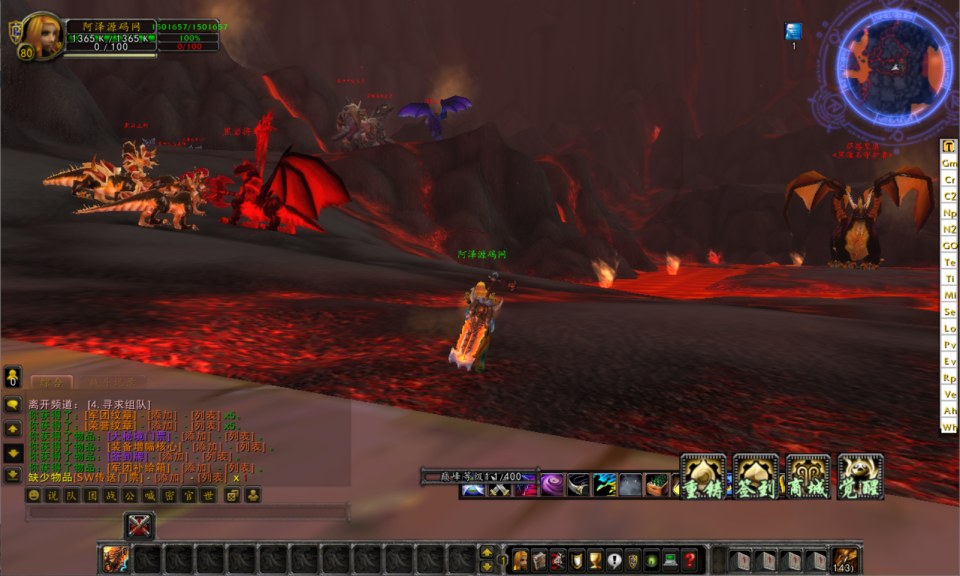Click the blue buff icon near the minimap
Image resolution: width=960 pixels, height=576 pixels.
coord(793,32)
